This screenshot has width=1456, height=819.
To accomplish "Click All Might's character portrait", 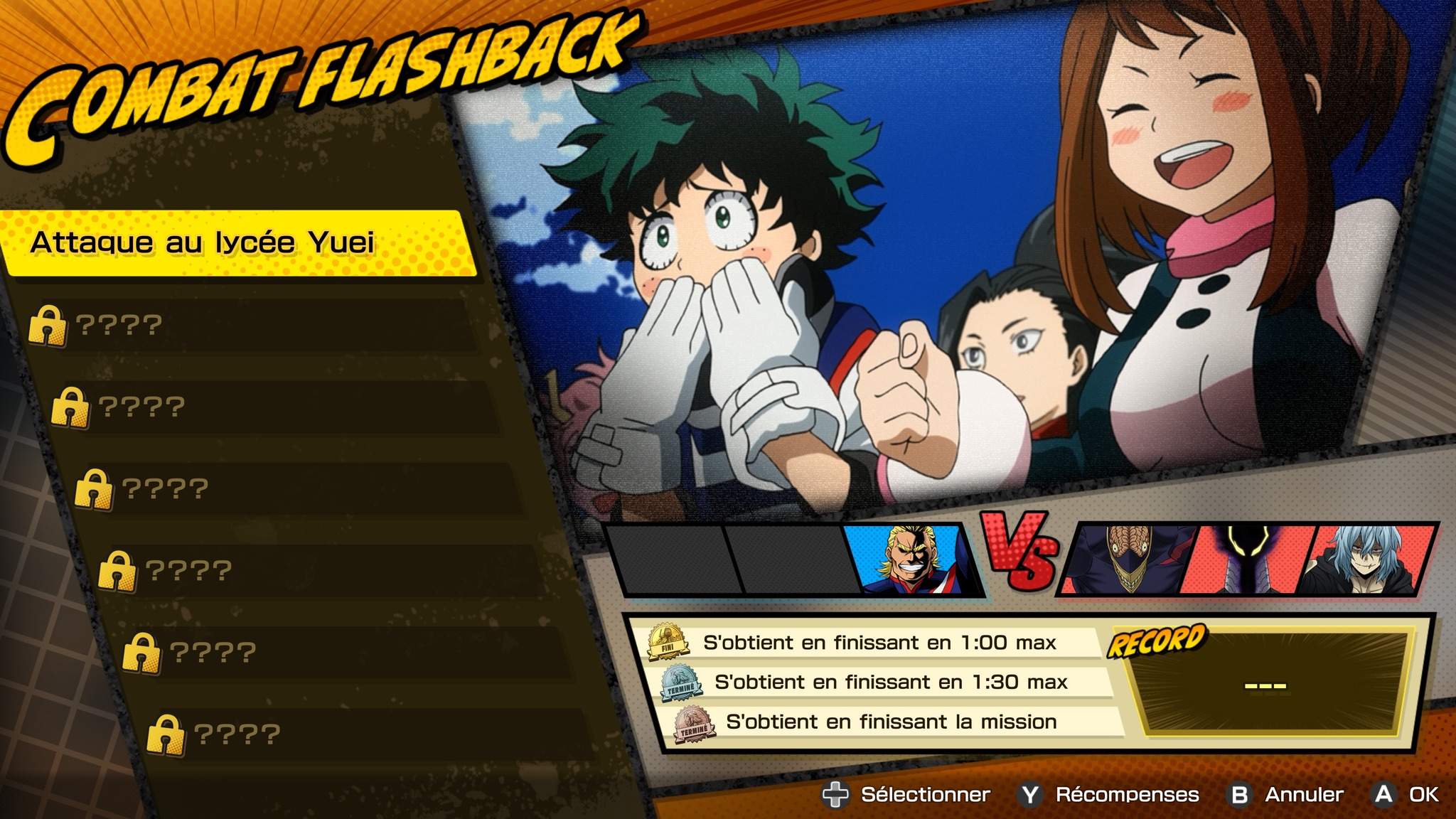I will tap(914, 560).
